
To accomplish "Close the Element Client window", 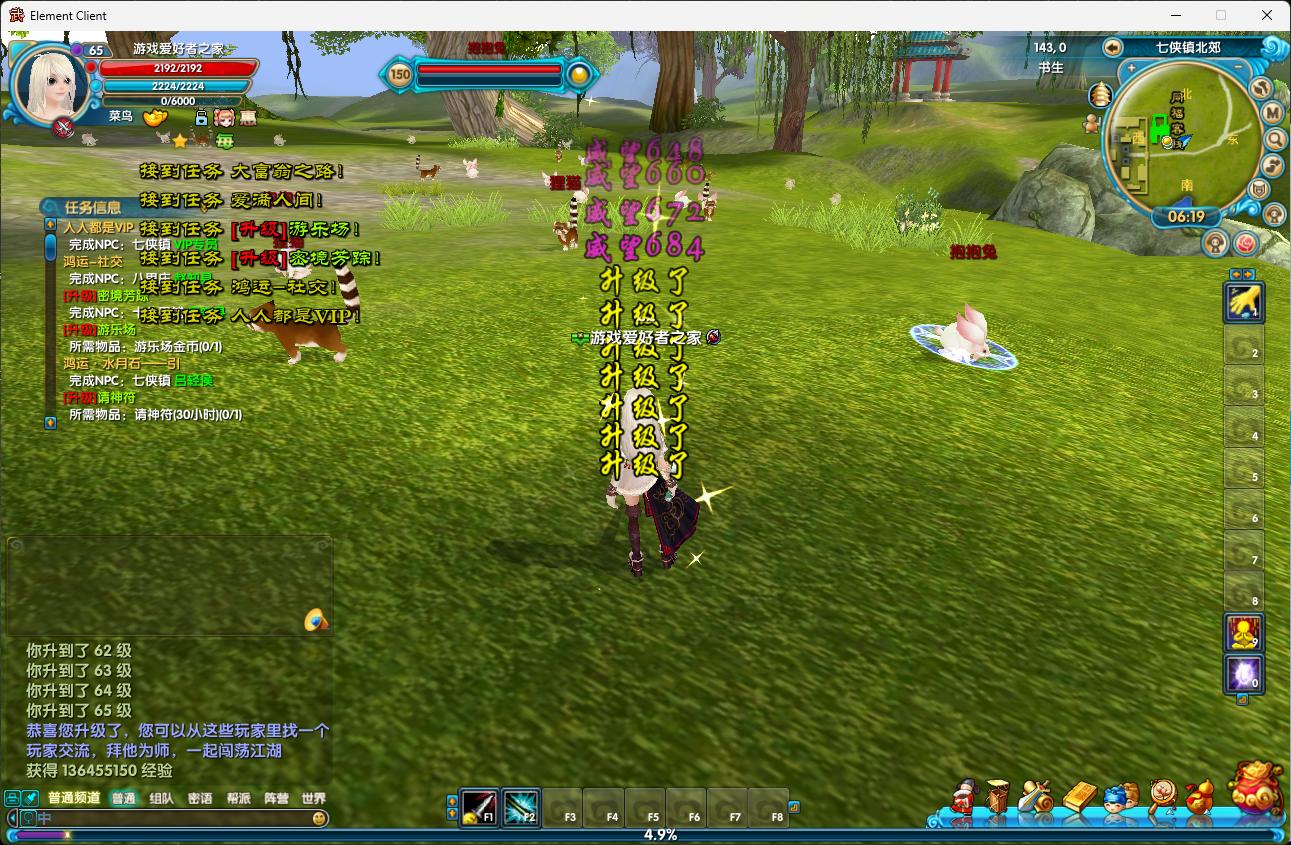I will coord(1267,15).
